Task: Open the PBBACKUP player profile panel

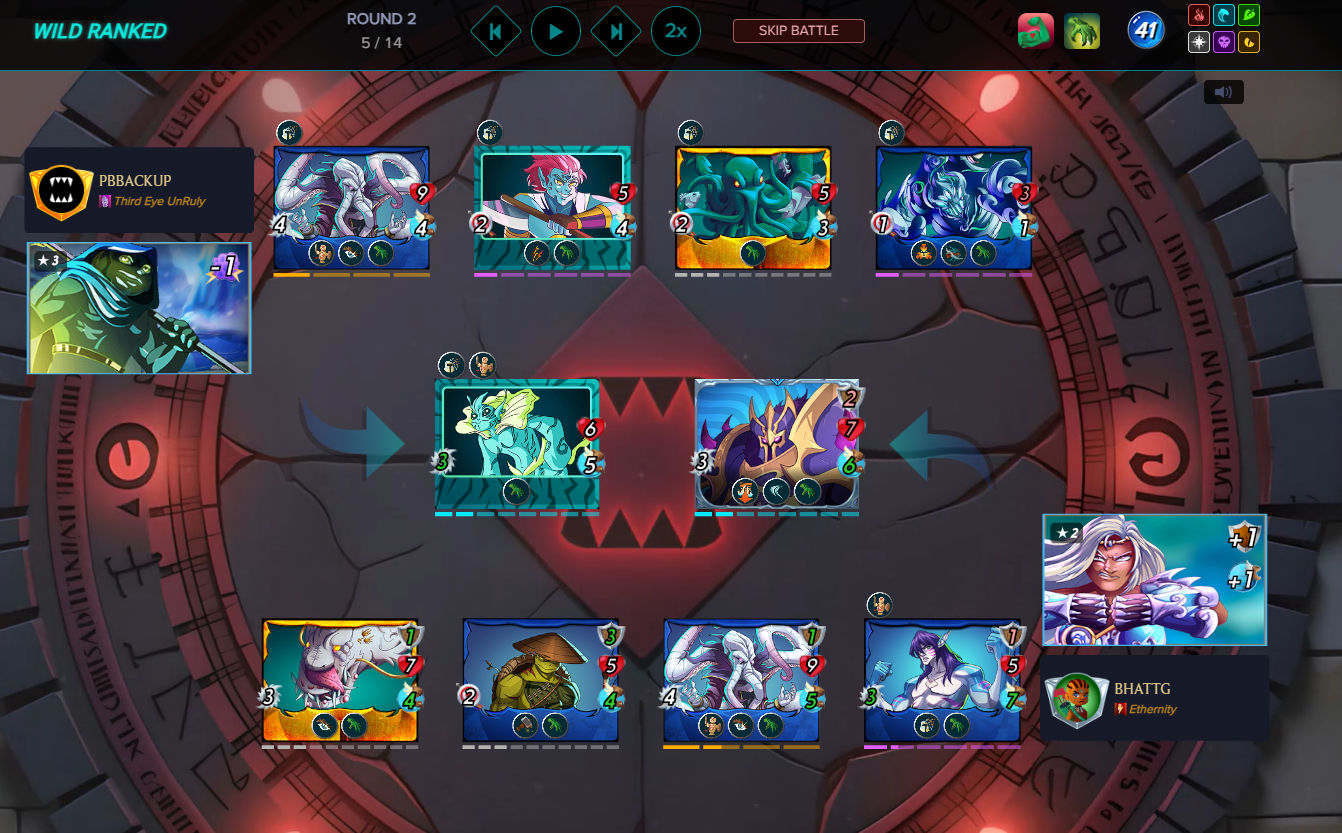Action: pos(138,190)
